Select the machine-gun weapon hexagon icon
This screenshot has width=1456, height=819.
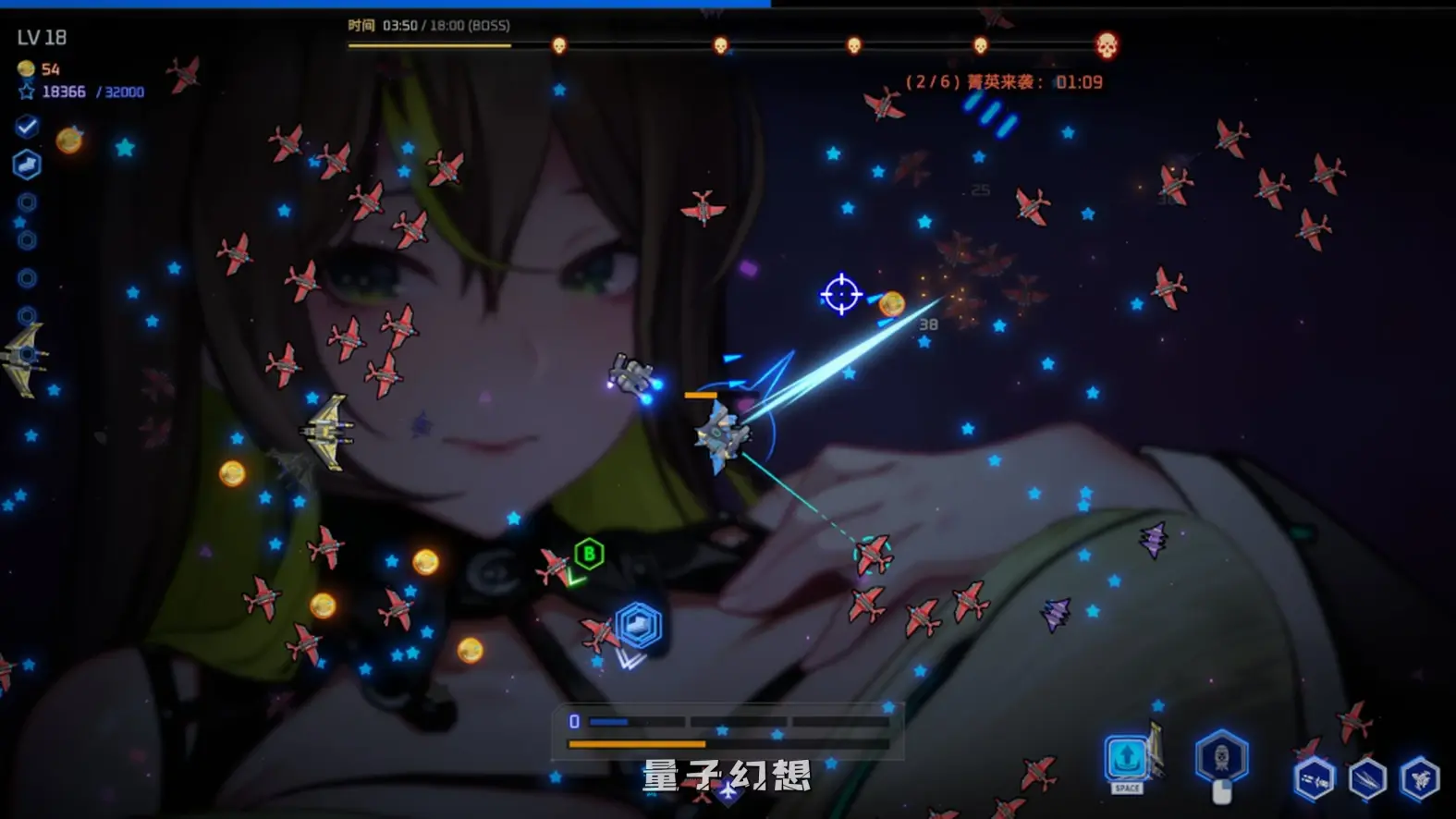tap(1314, 779)
